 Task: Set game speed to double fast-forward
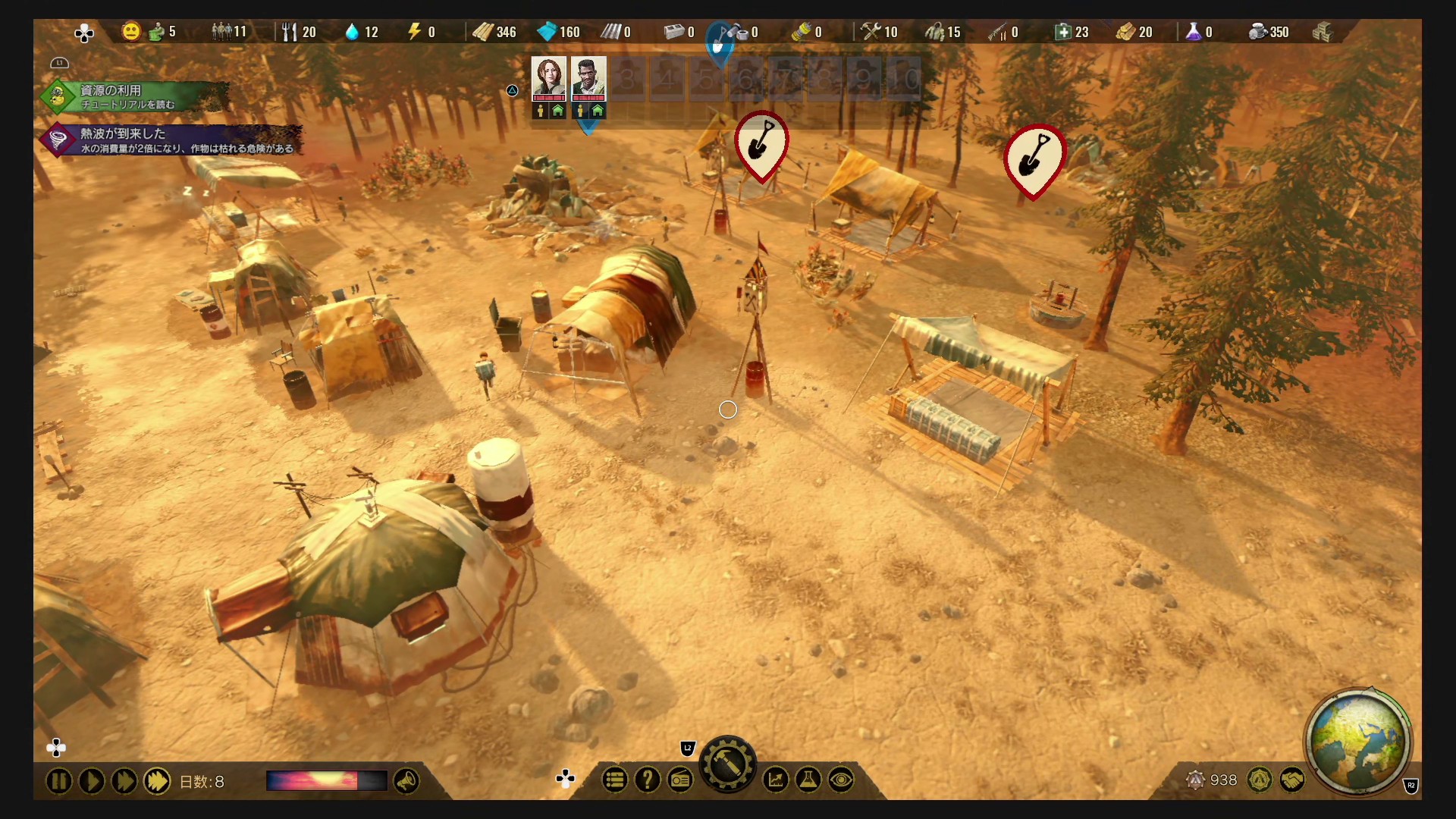[x=124, y=781]
